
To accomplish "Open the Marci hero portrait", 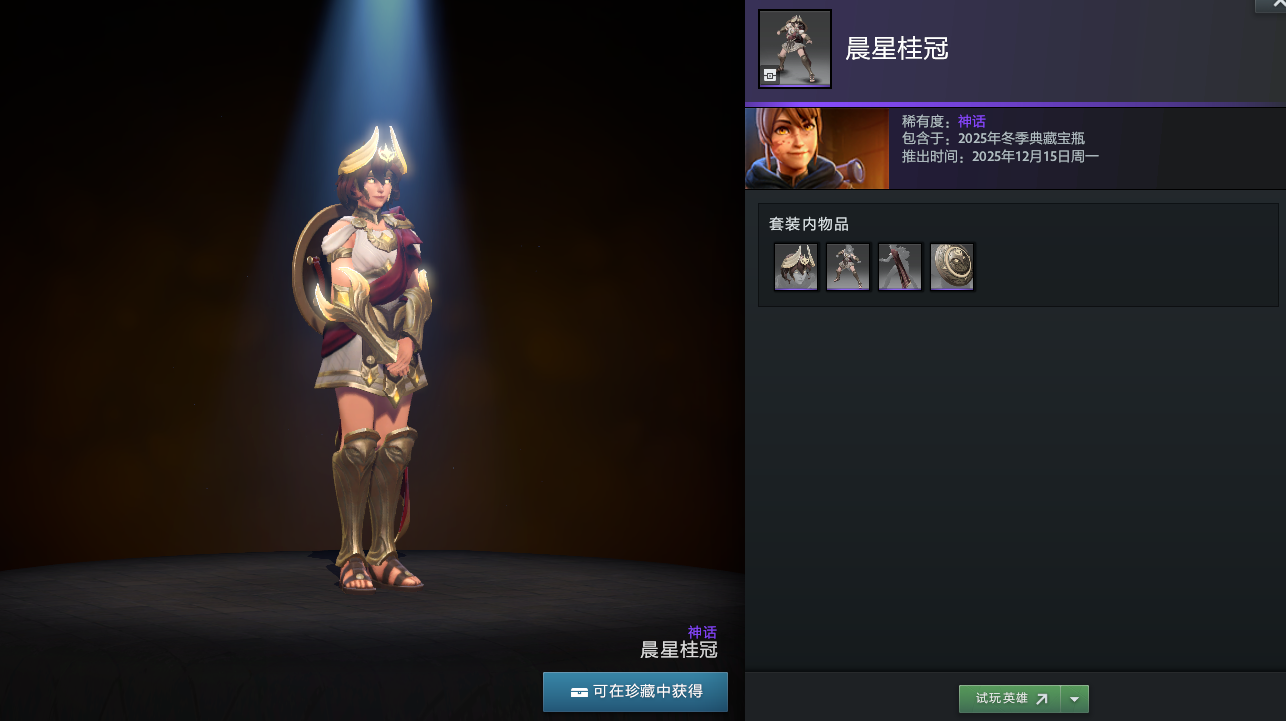I will coord(817,149).
